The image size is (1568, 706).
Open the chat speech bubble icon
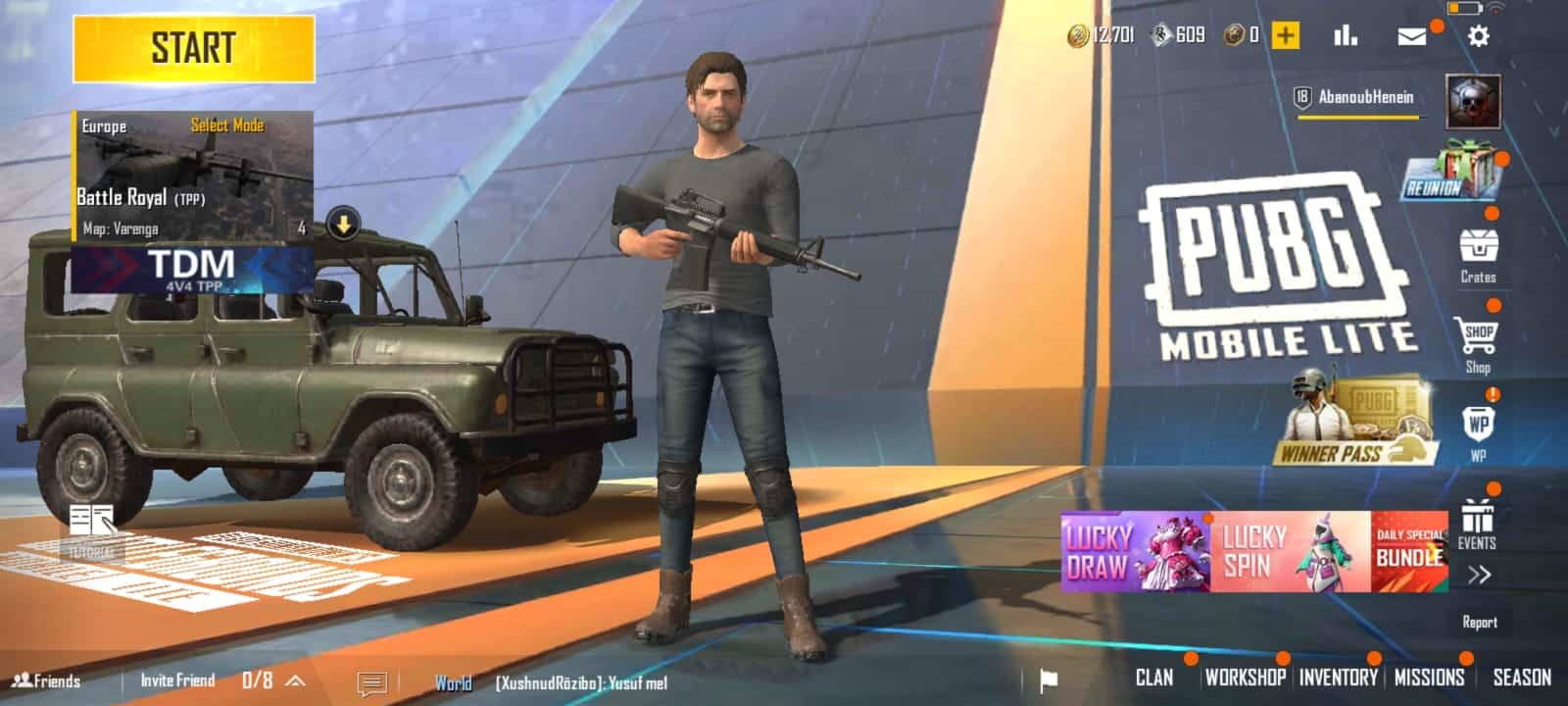pyautogui.click(x=372, y=682)
